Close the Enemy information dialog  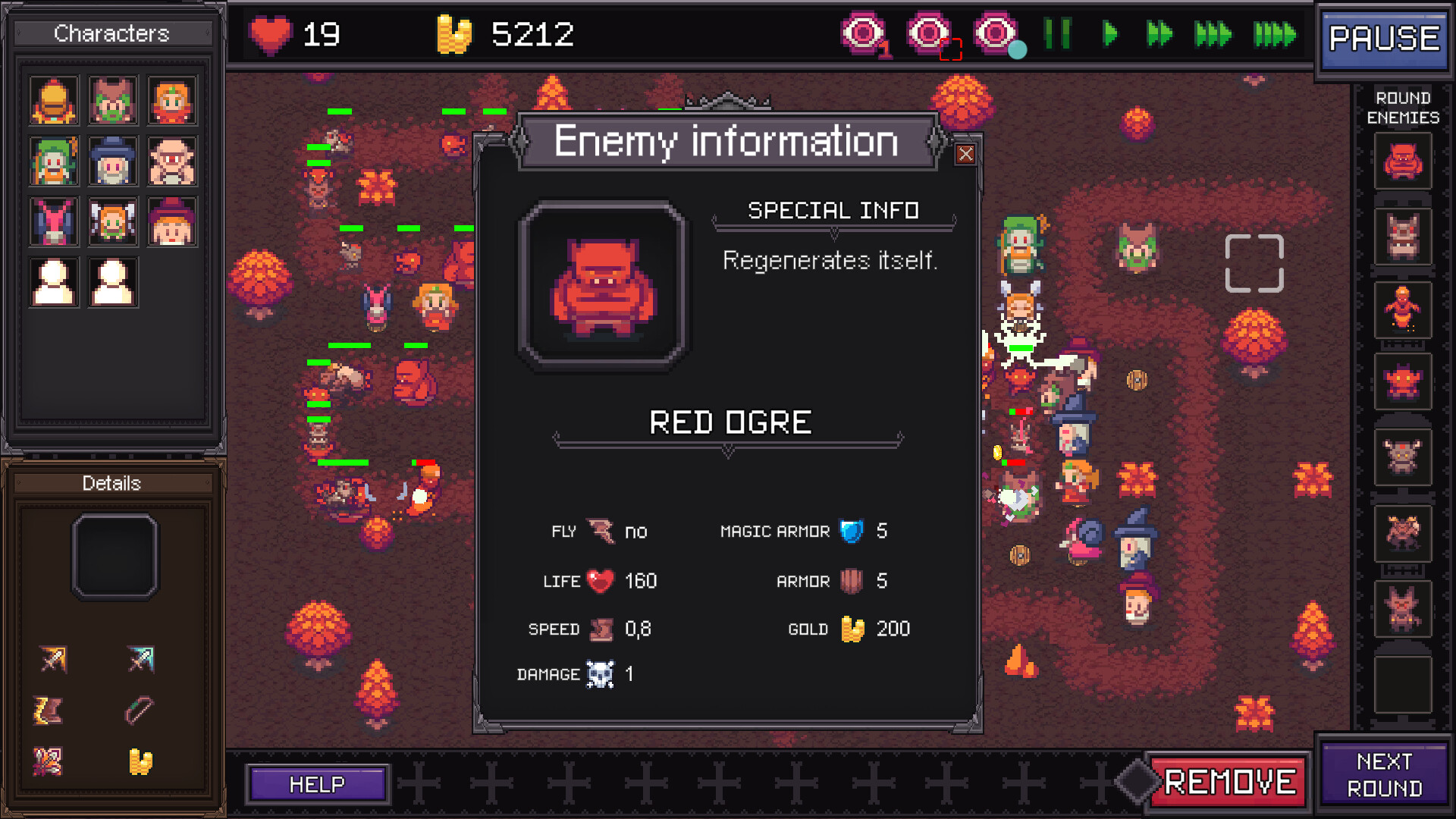pyautogui.click(x=967, y=154)
